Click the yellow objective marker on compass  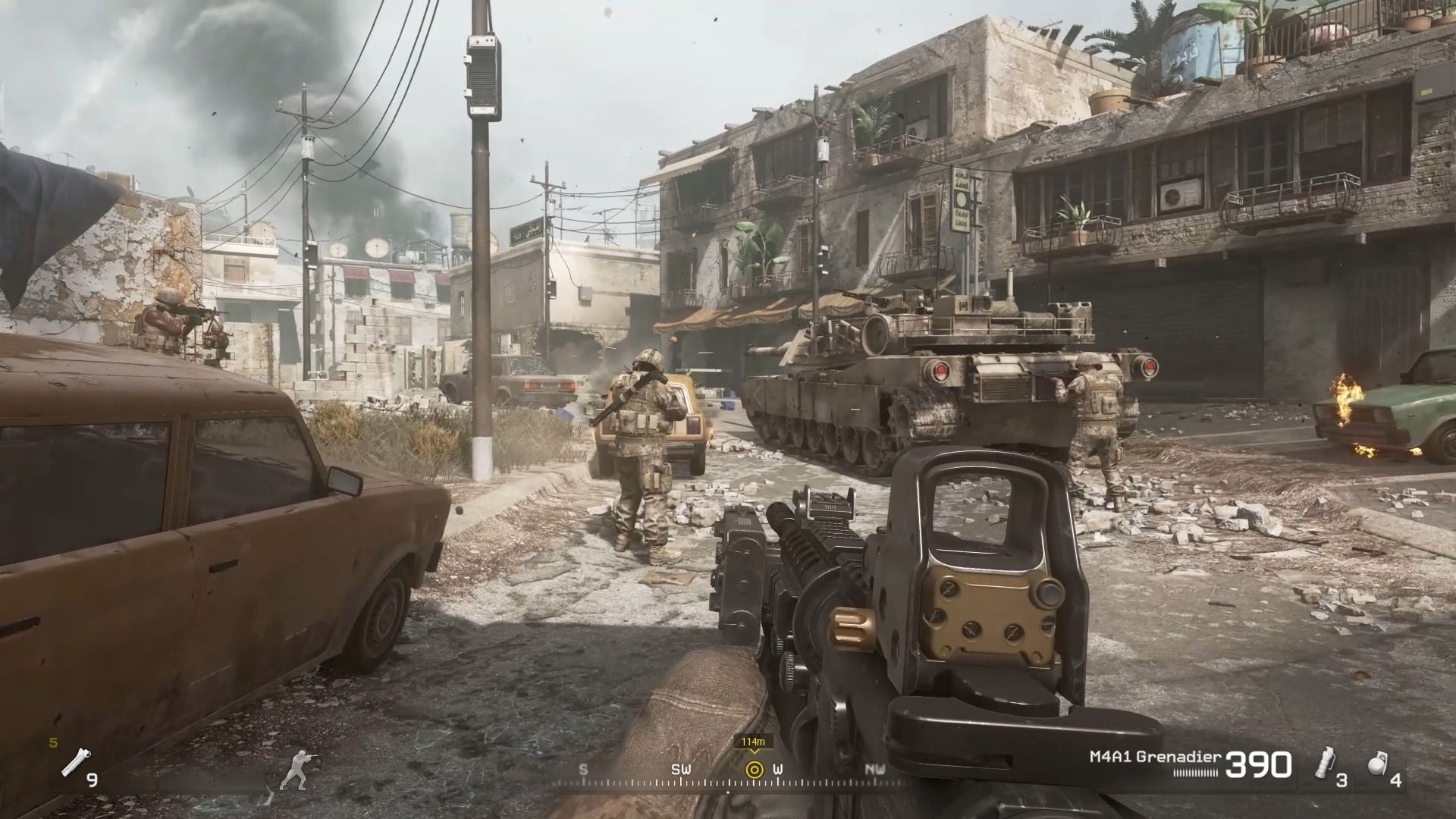coord(753,770)
